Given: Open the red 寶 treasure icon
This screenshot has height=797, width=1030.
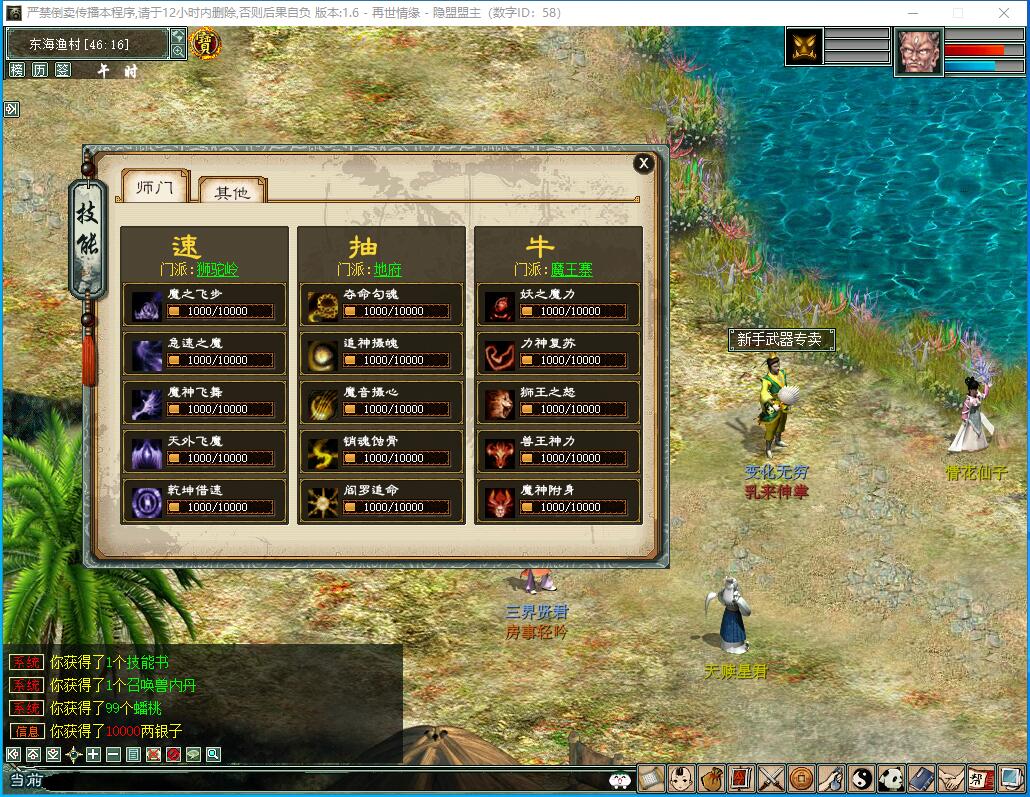Looking at the screenshot, I should 205,44.
